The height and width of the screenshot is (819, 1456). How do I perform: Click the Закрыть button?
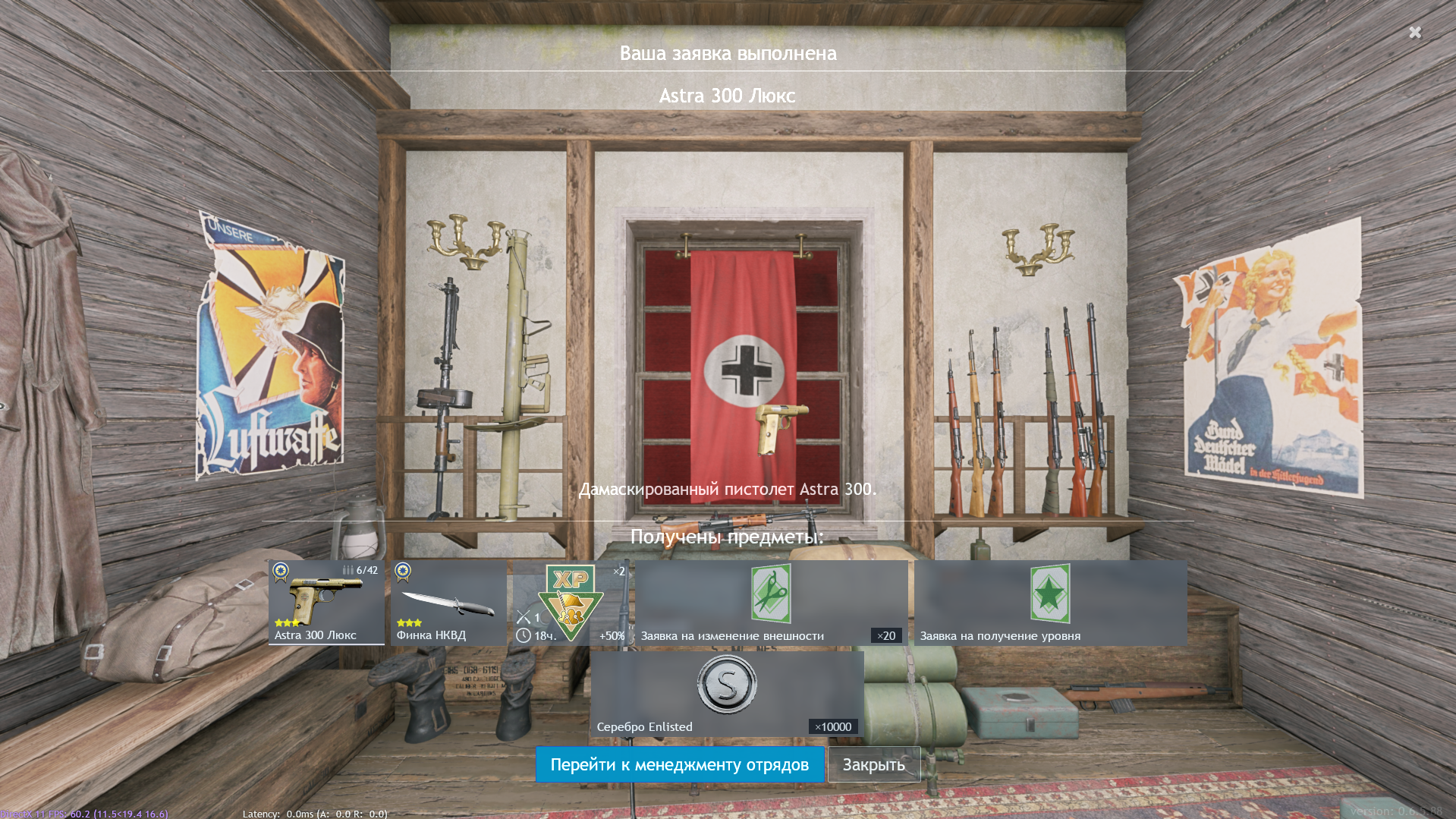tap(873, 764)
